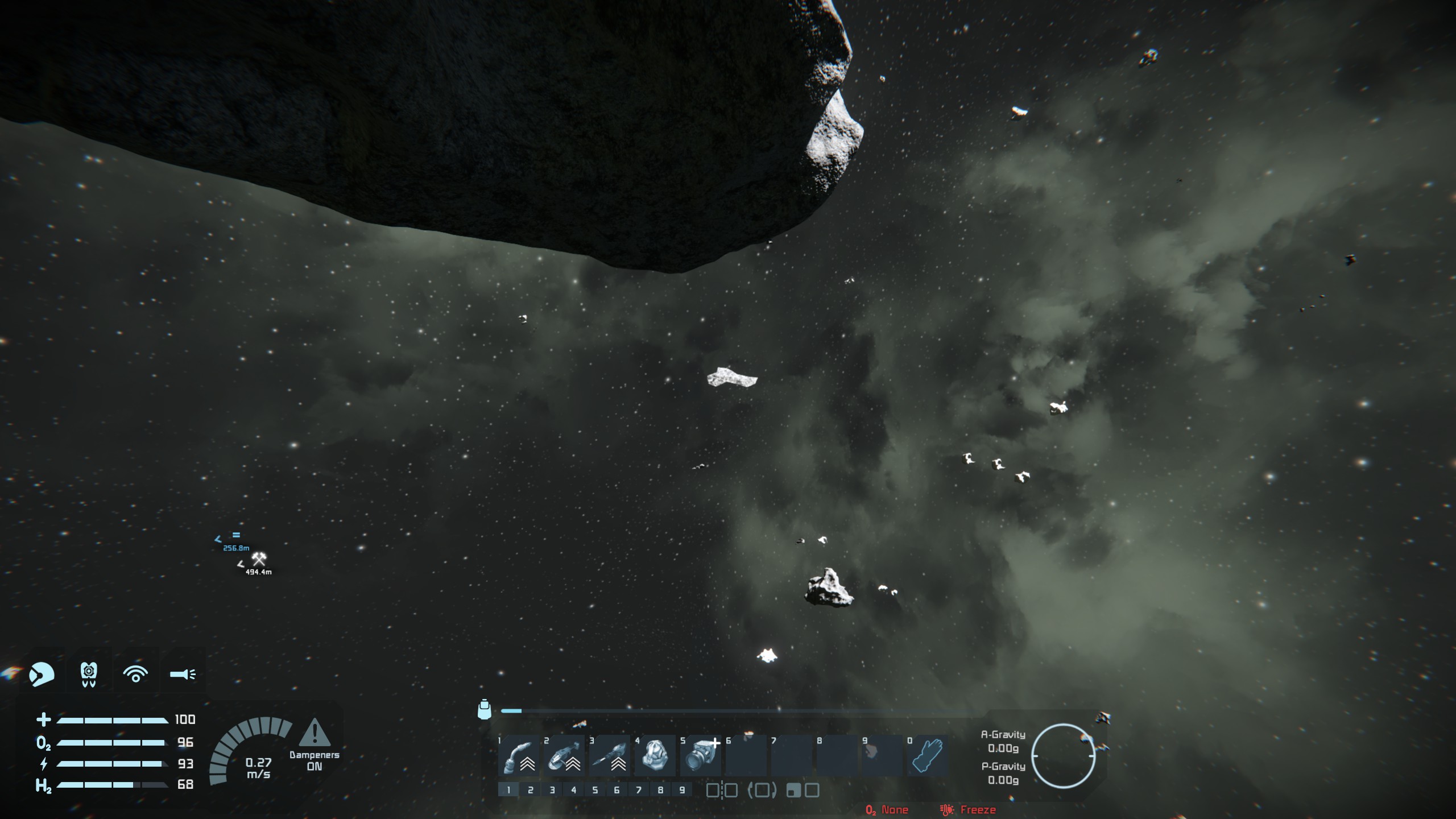Switch to toolbar page 2
The width and height of the screenshot is (1456, 819).
click(x=530, y=790)
